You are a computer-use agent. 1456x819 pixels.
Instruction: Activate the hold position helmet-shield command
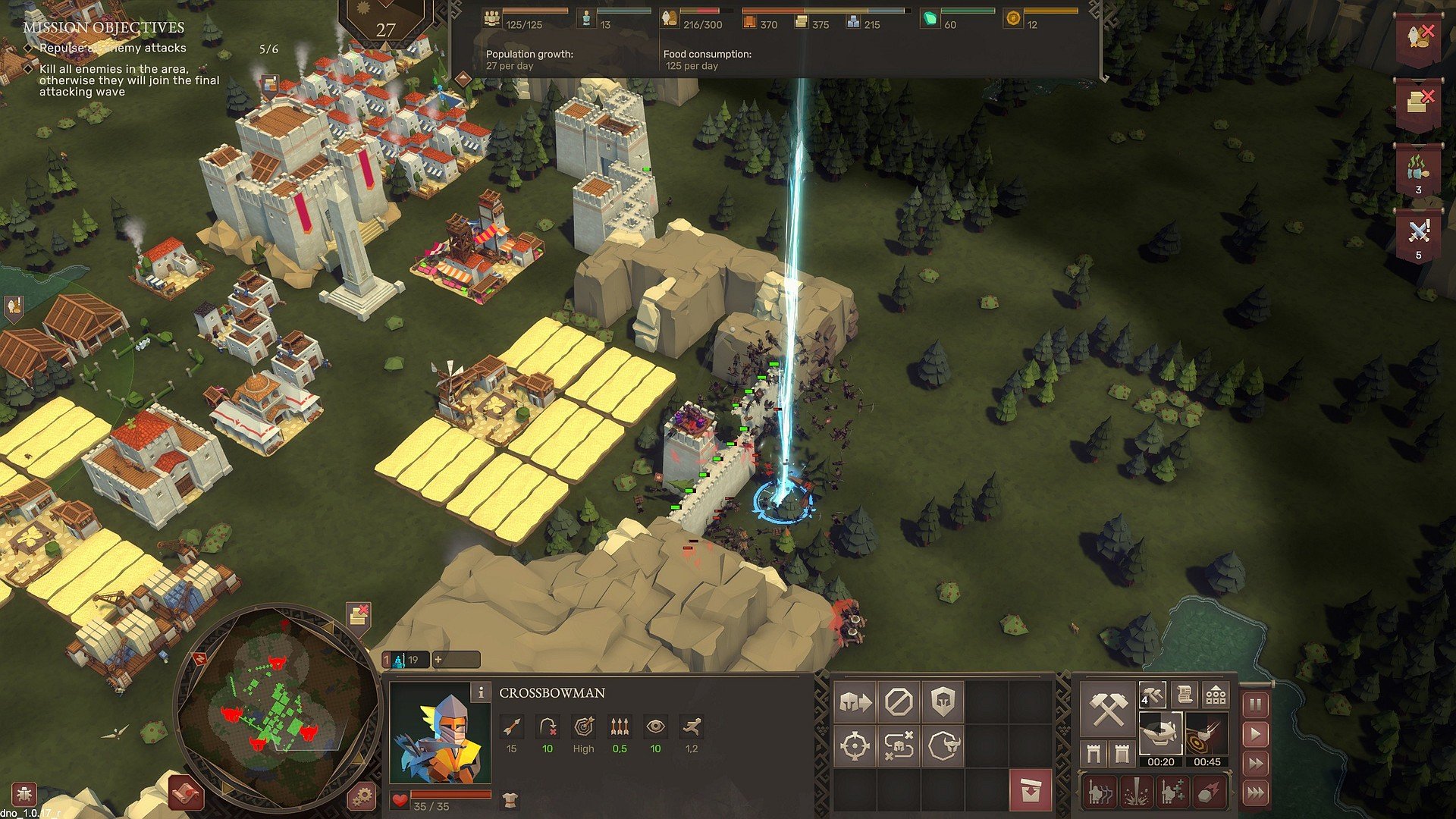click(943, 701)
